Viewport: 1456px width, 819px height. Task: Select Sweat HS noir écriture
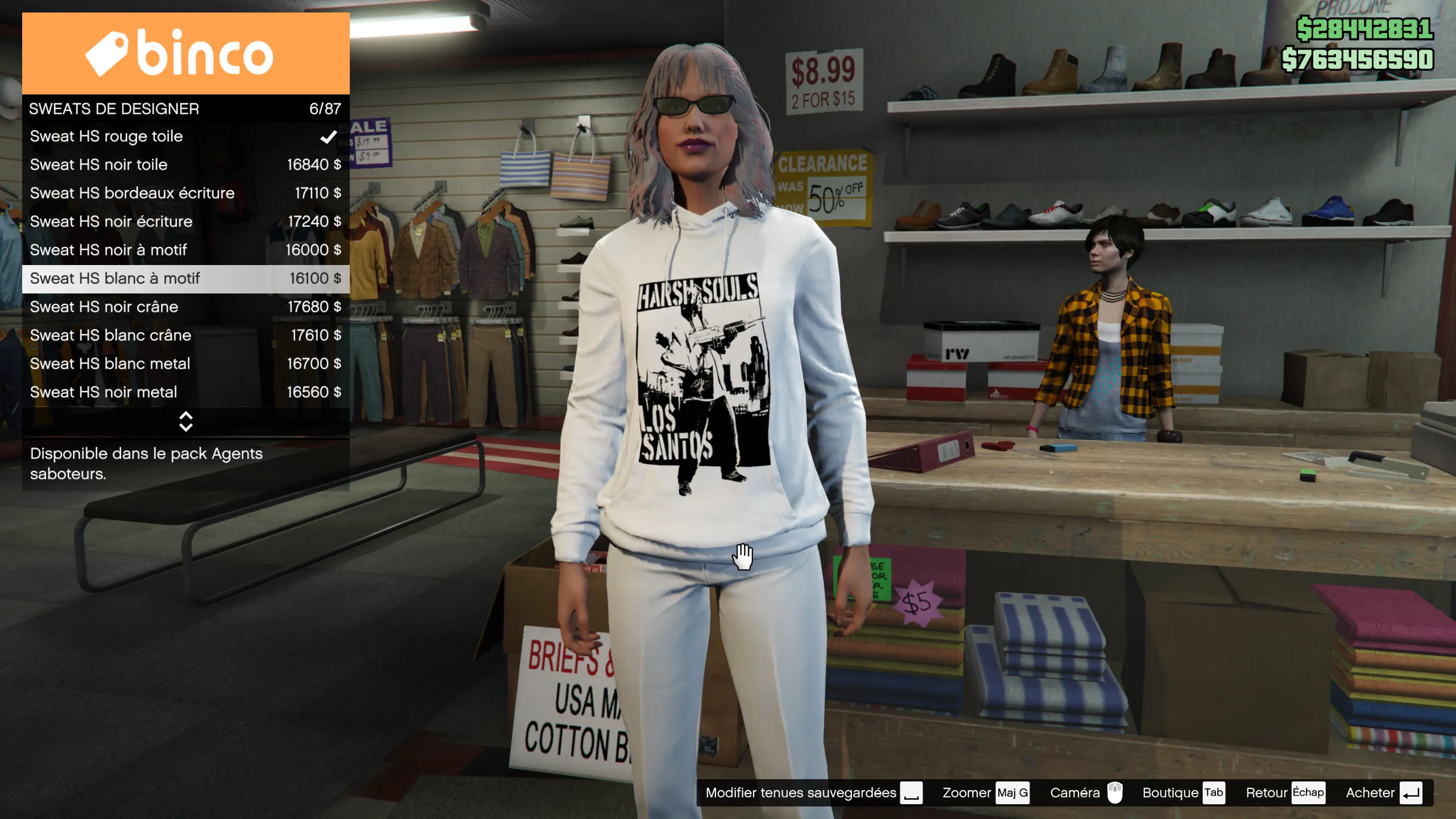click(185, 222)
